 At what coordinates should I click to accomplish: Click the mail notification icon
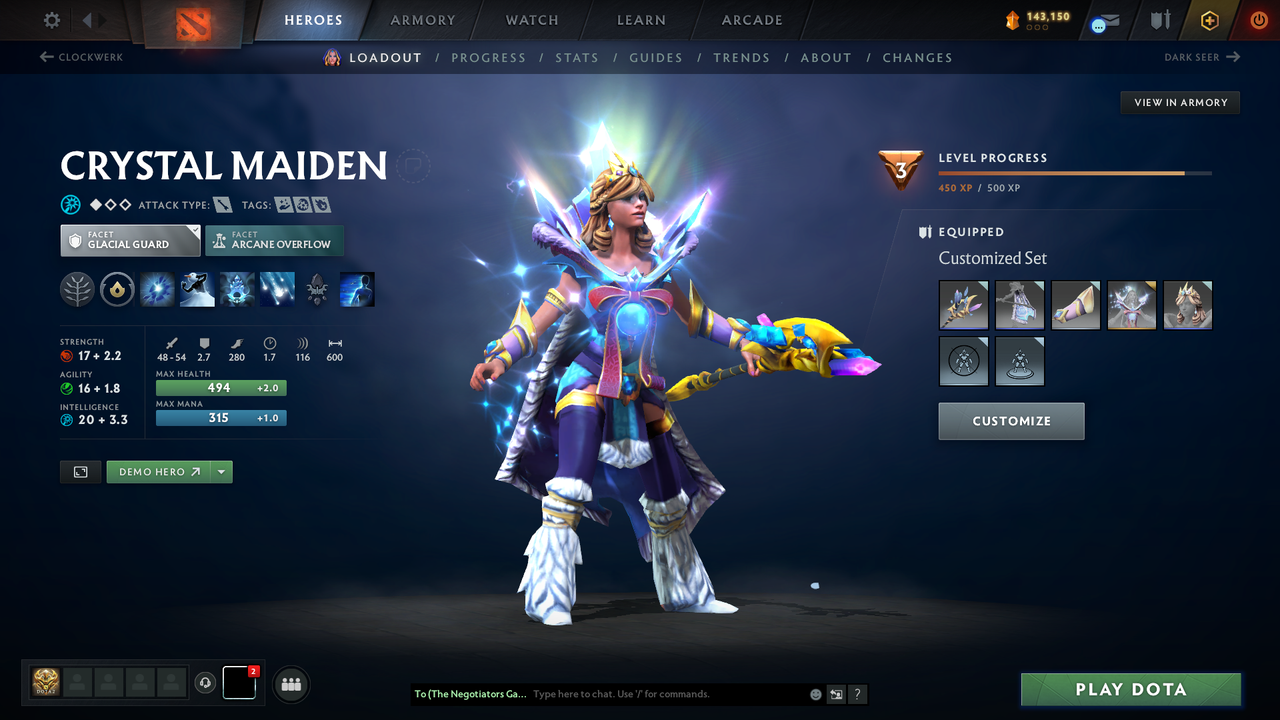coord(1103,19)
